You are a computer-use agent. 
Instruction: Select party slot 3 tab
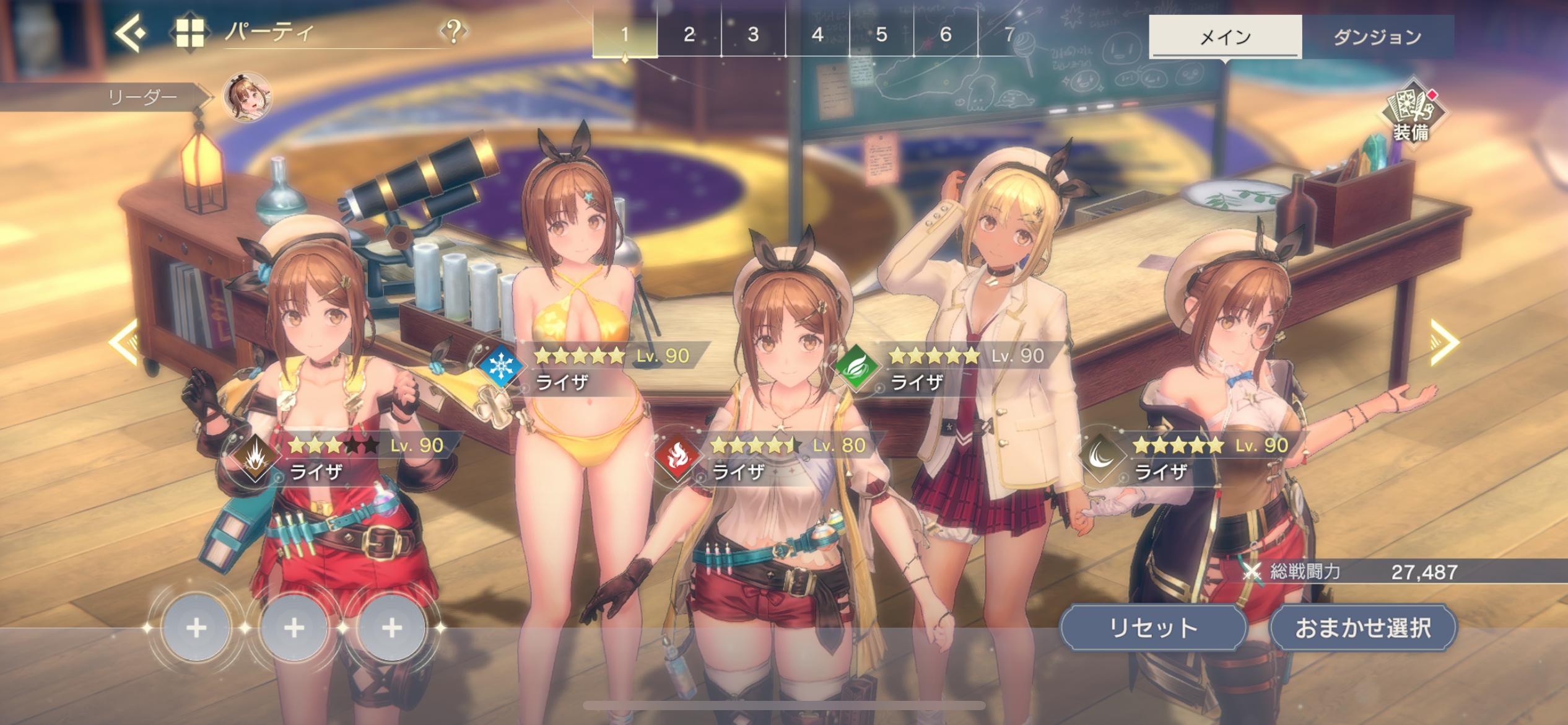753,35
